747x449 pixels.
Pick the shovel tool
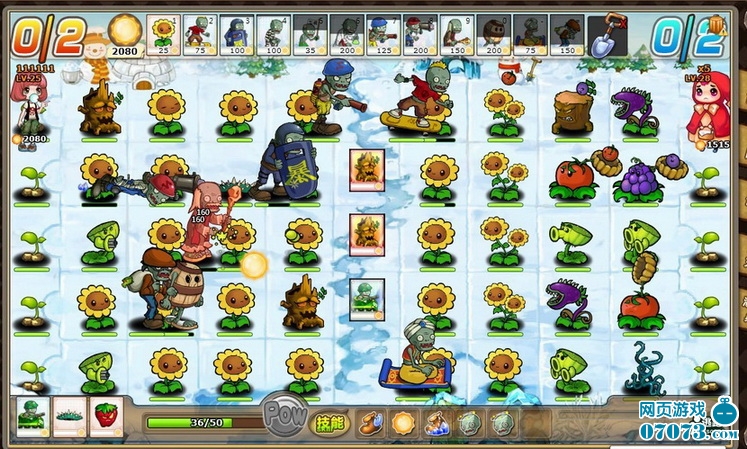tap(607, 35)
